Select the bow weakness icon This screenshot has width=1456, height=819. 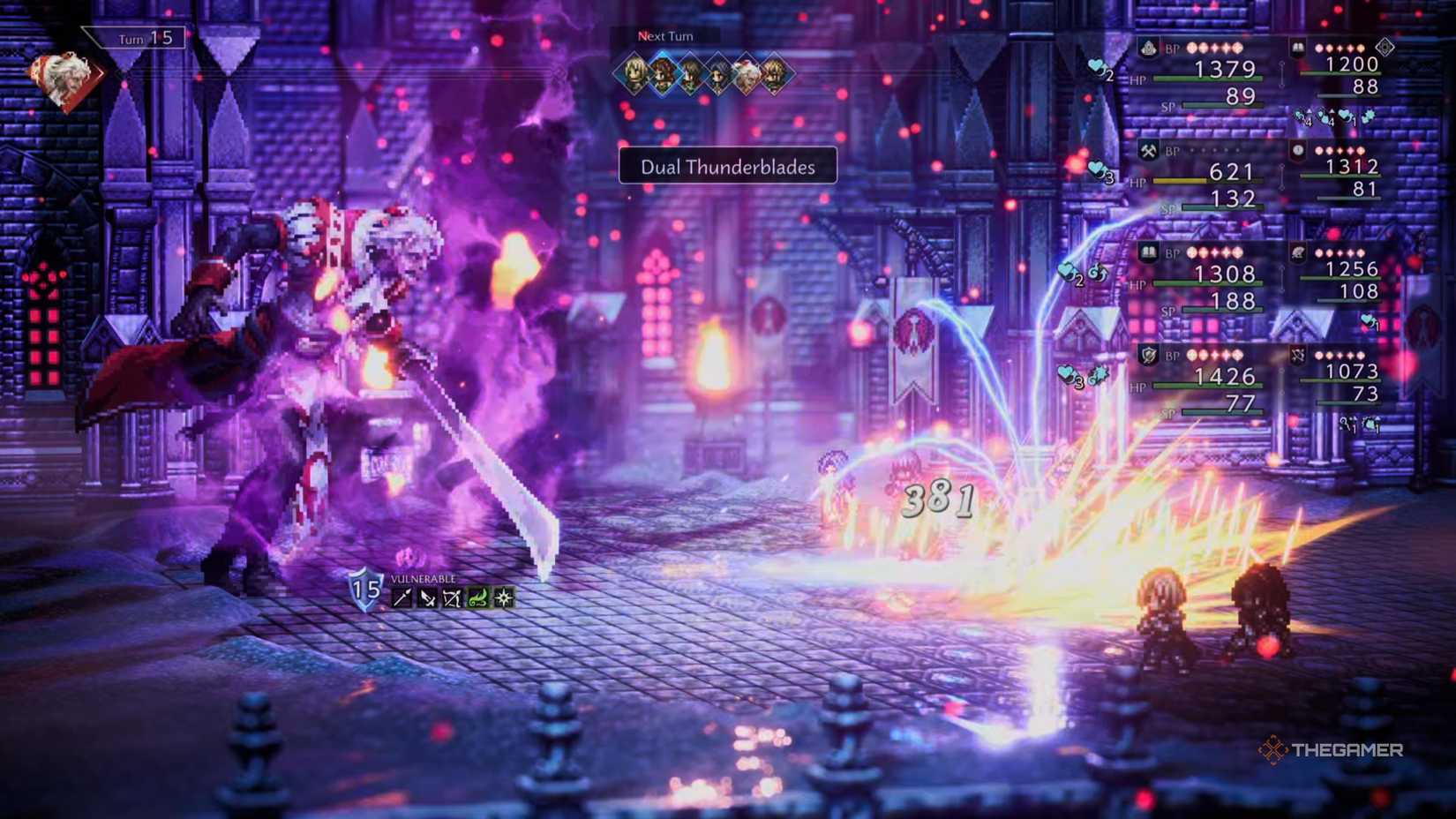click(453, 597)
